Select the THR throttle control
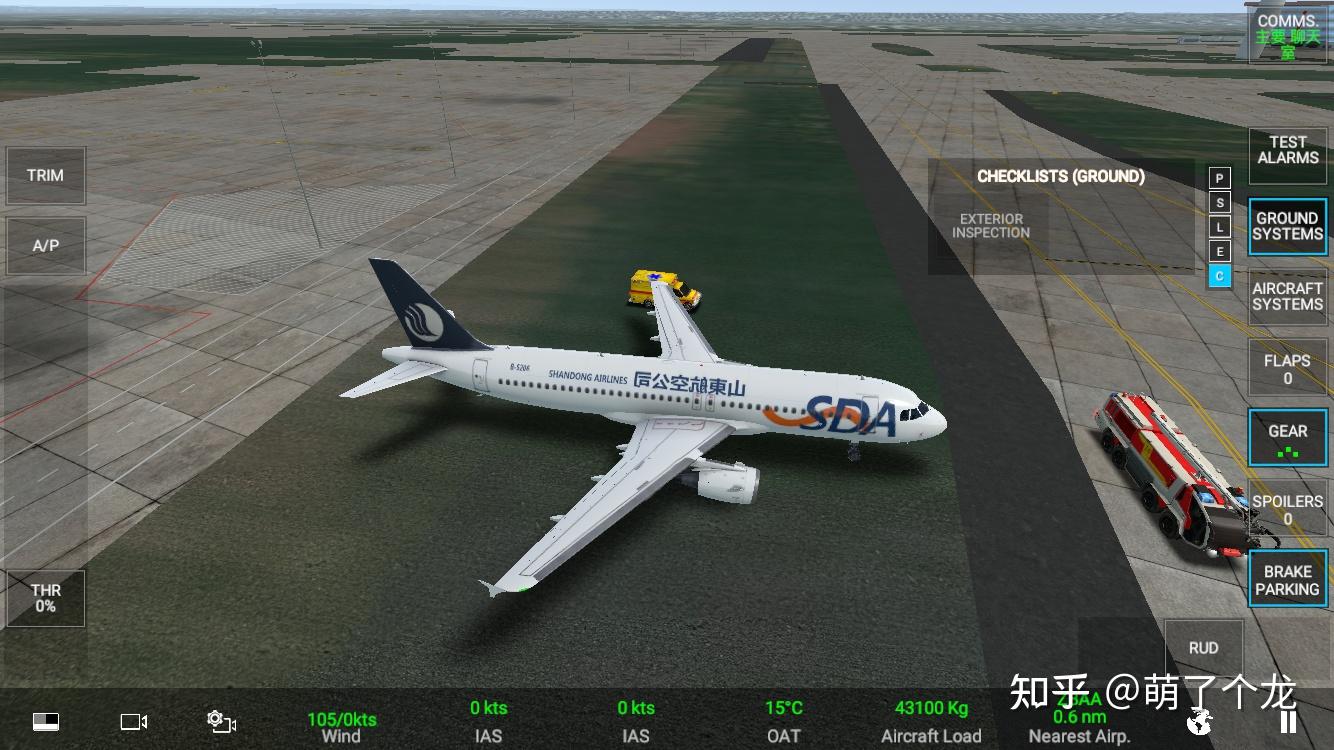This screenshot has width=1334, height=750. 45,599
